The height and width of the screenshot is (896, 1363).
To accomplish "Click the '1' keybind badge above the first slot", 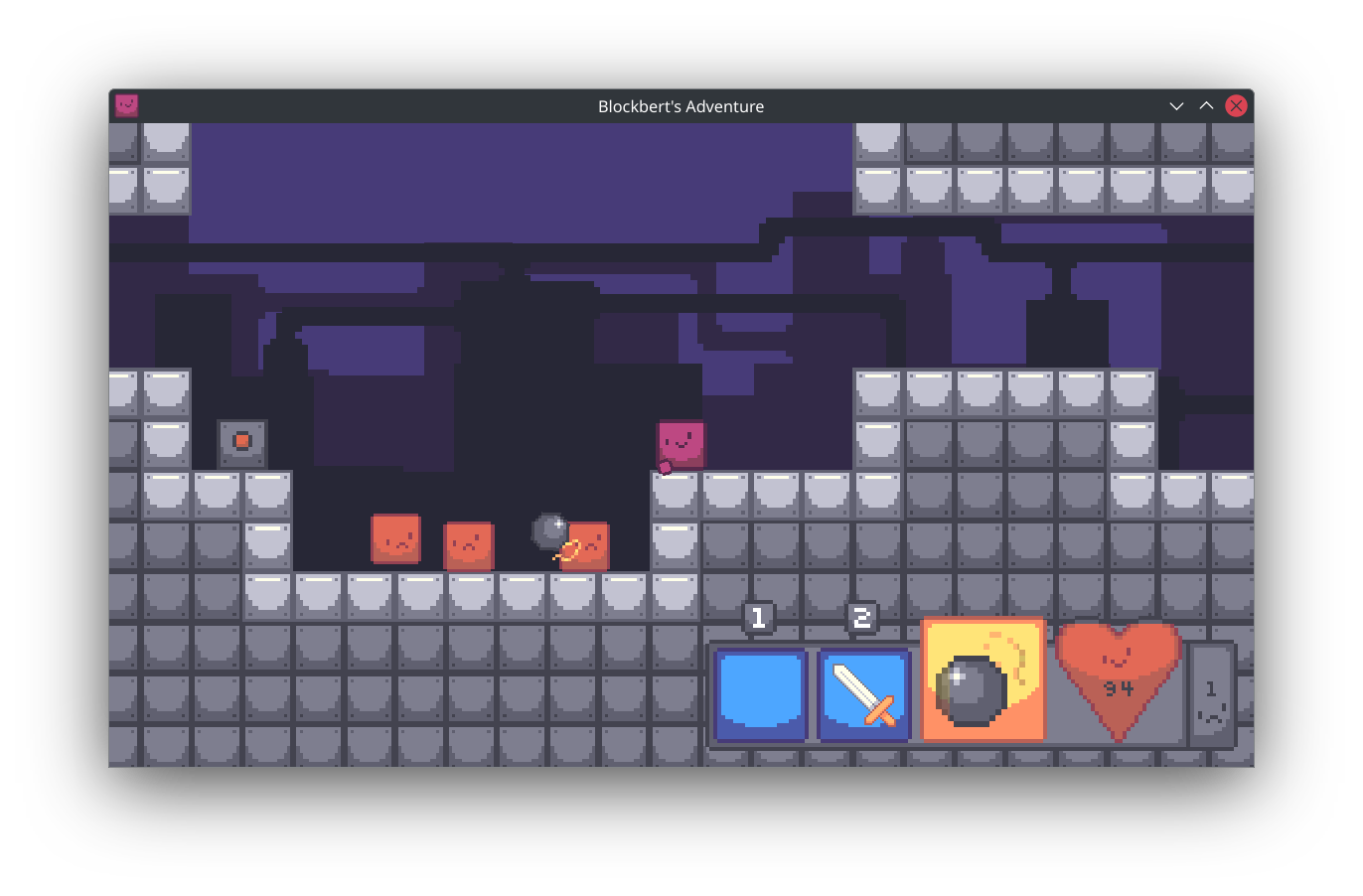I will coord(759,617).
